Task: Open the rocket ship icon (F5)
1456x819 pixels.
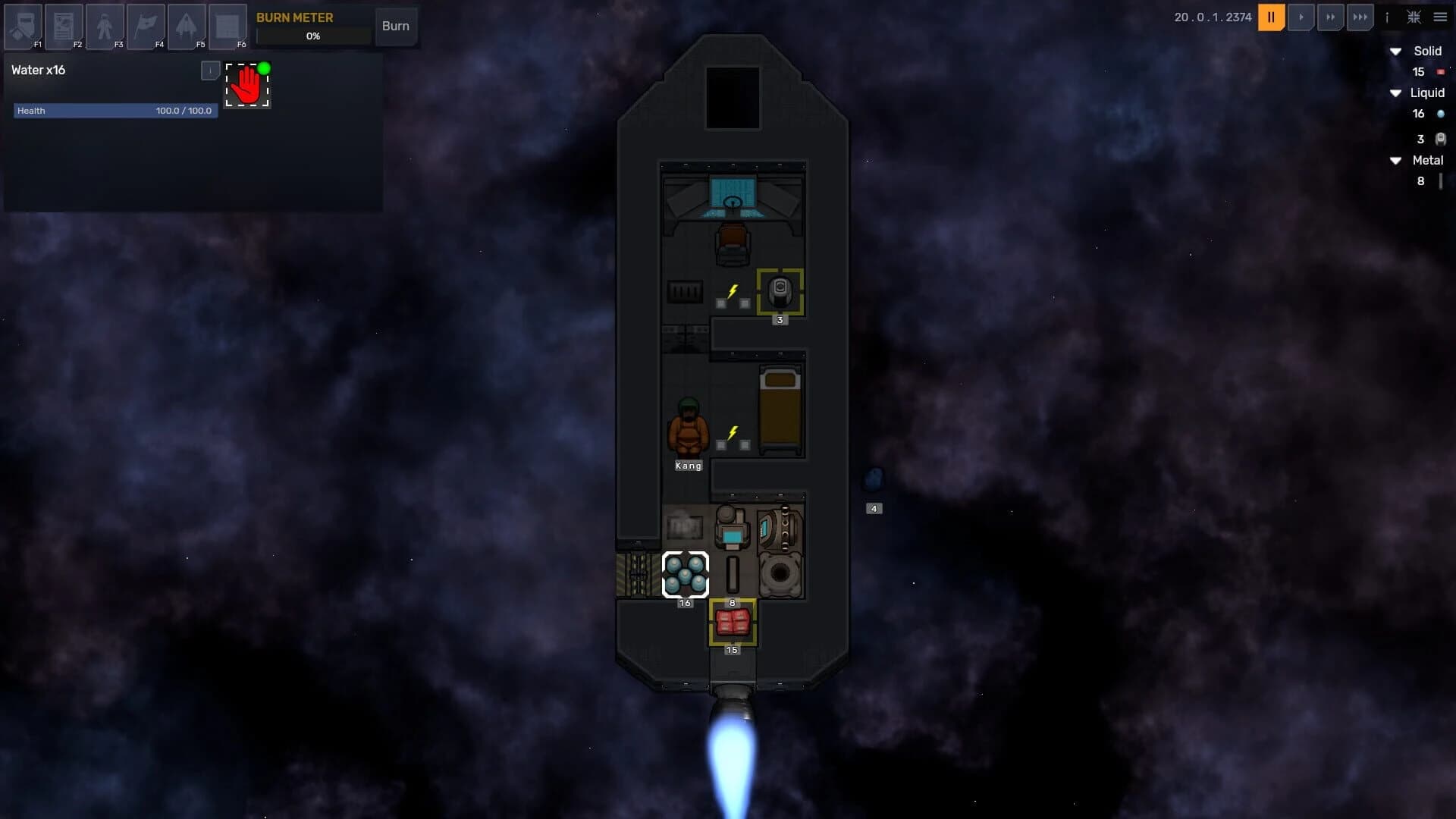Action: point(187,25)
